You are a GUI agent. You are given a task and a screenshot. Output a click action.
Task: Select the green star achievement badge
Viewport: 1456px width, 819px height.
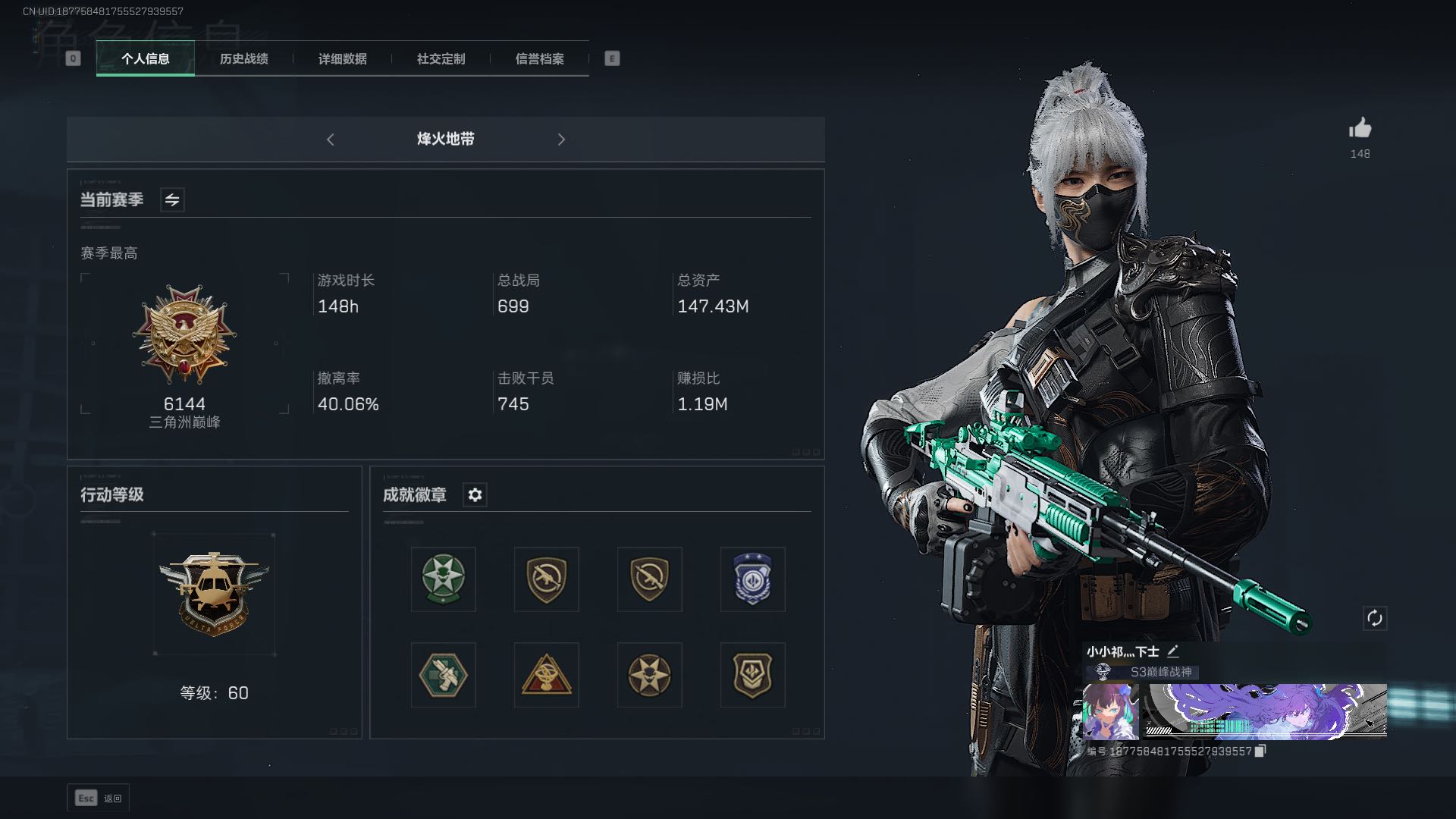point(444,579)
